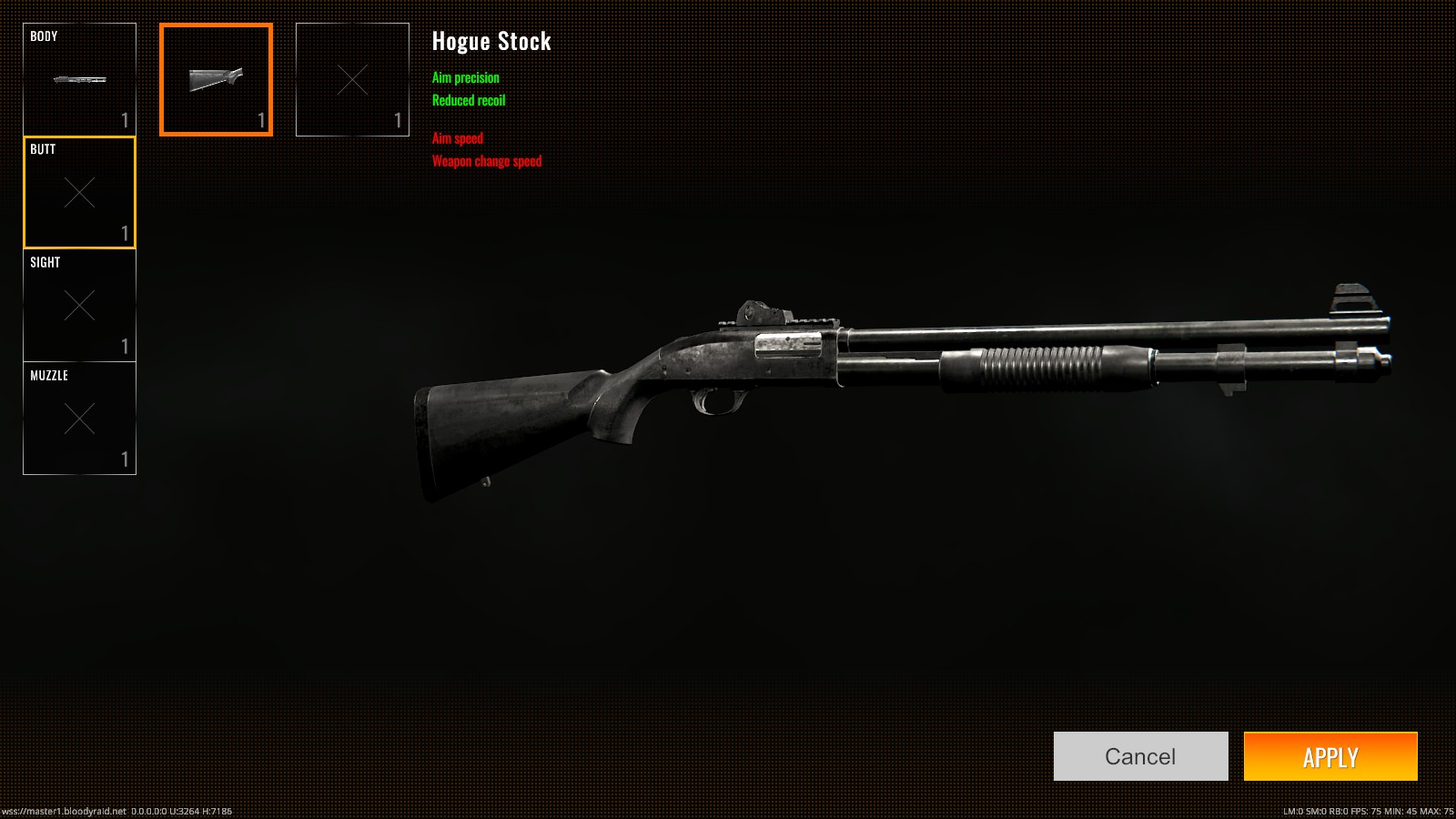Open the Butt attachment category
1456x819 pixels.
coord(79,192)
